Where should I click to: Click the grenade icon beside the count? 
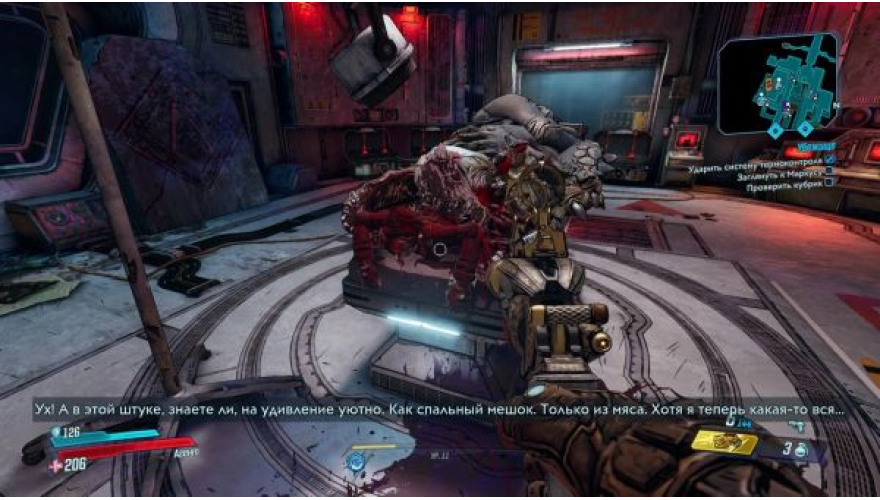pos(801,451)
